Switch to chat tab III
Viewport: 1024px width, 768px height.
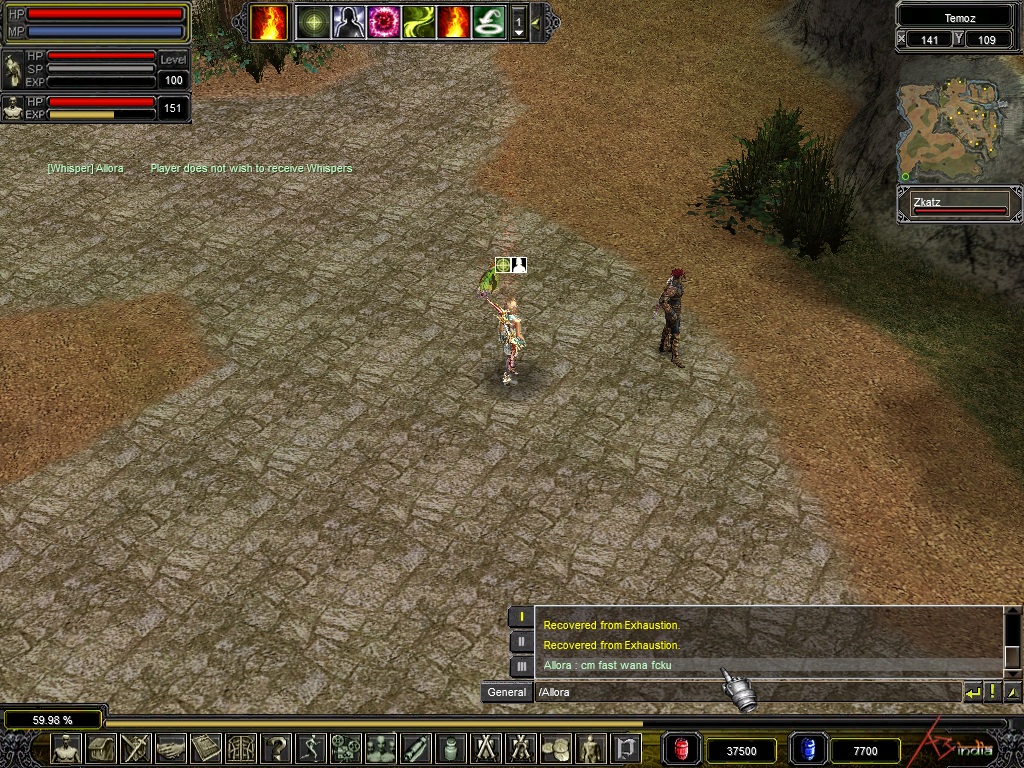click(521, 665)
